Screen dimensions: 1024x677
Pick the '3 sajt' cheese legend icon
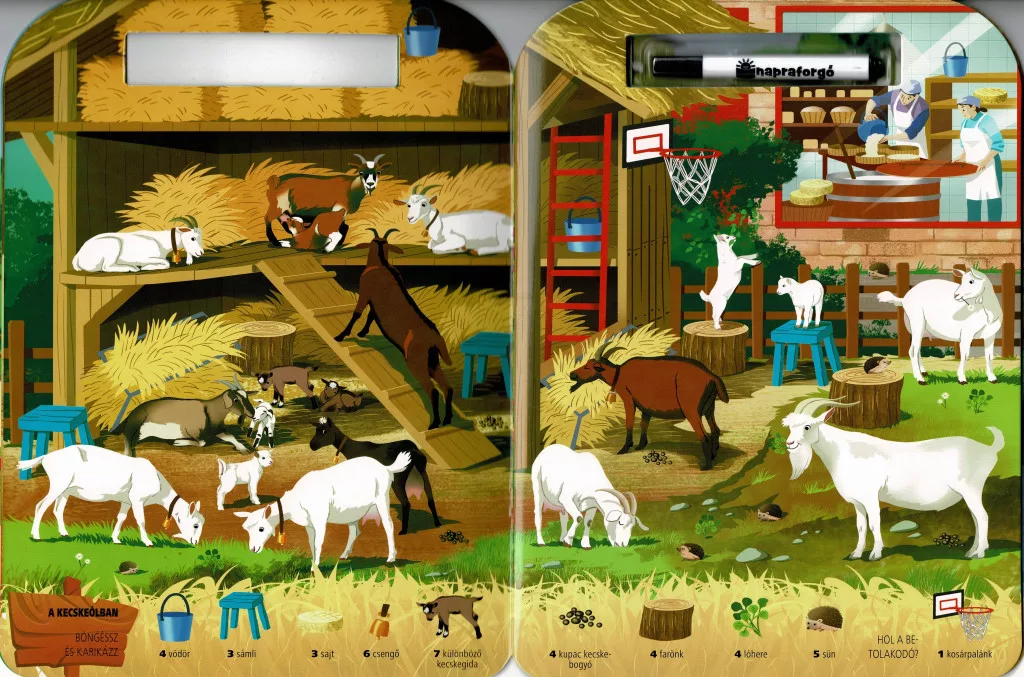[319, 621]
